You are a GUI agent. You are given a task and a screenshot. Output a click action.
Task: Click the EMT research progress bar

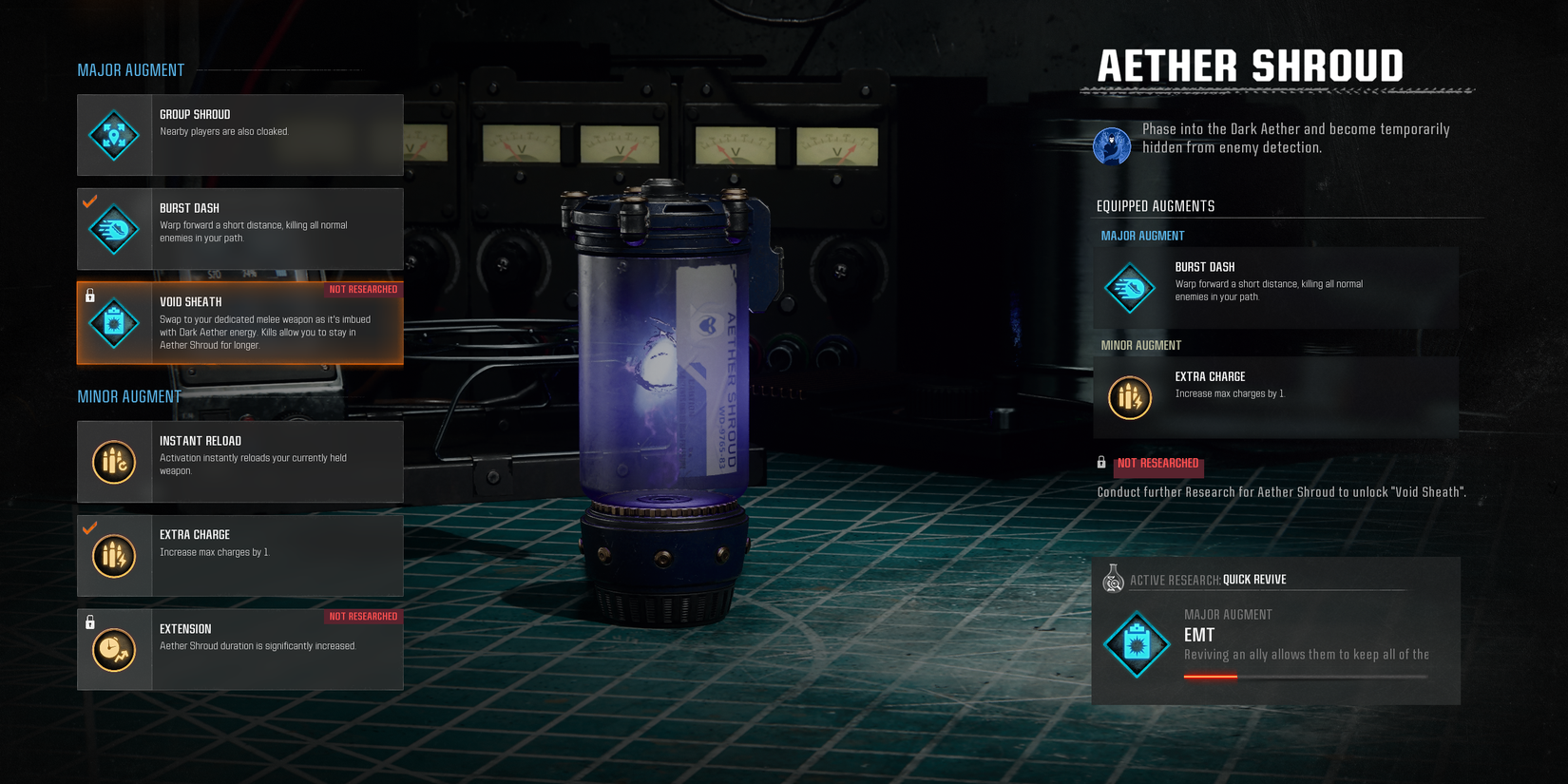[1304, 677]
